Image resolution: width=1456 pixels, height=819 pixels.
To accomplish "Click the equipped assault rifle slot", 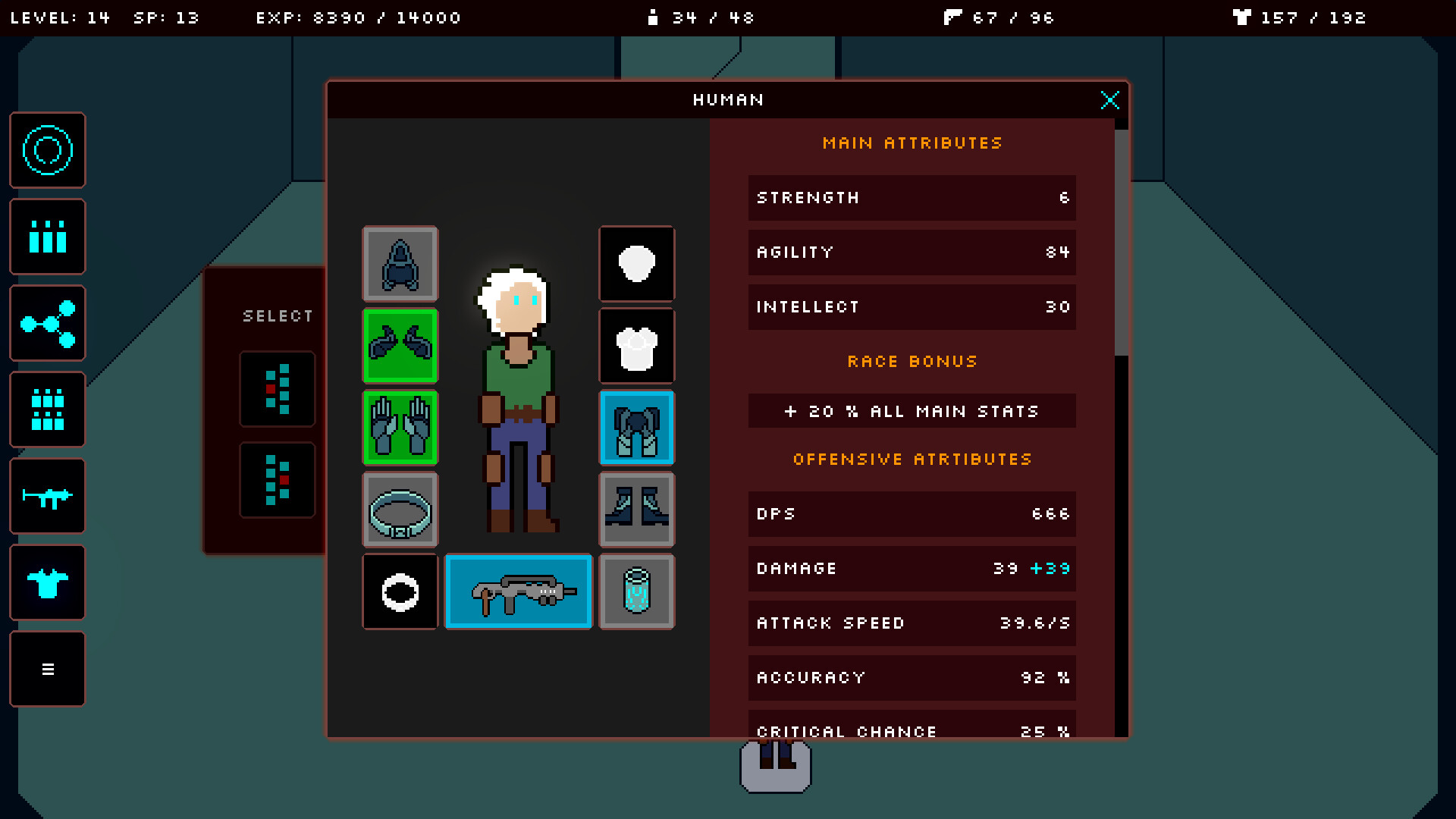I will click(x=518, y=591).
